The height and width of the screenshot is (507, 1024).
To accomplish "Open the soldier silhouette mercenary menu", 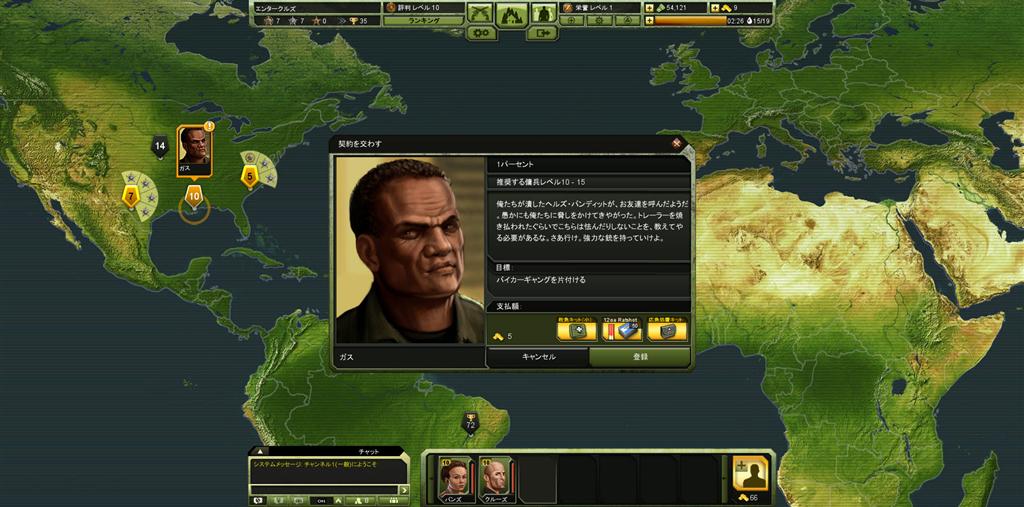I will [x=543, y=12].
